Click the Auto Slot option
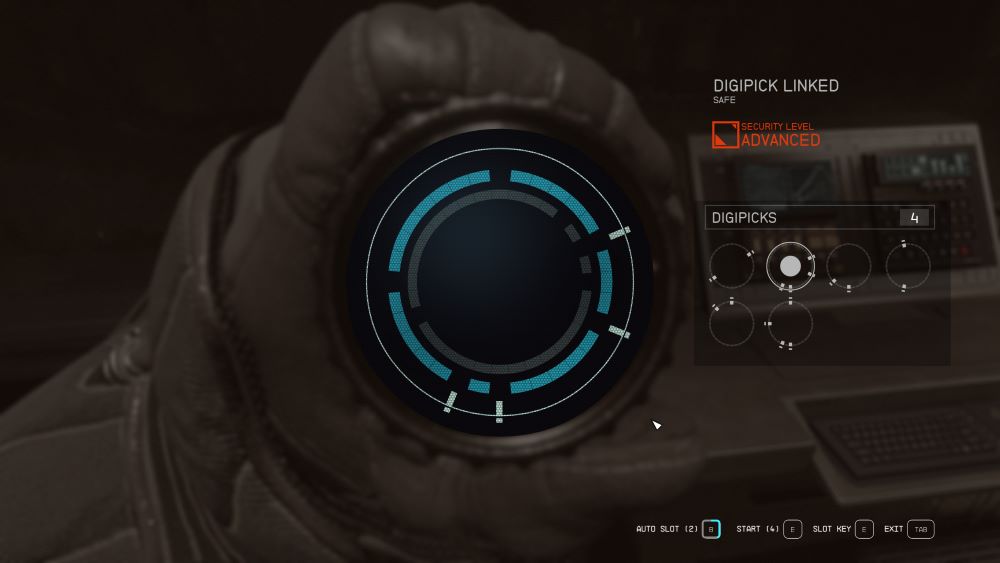The width and height of the screenshot is (1000, 563). [x=711, y=529]
